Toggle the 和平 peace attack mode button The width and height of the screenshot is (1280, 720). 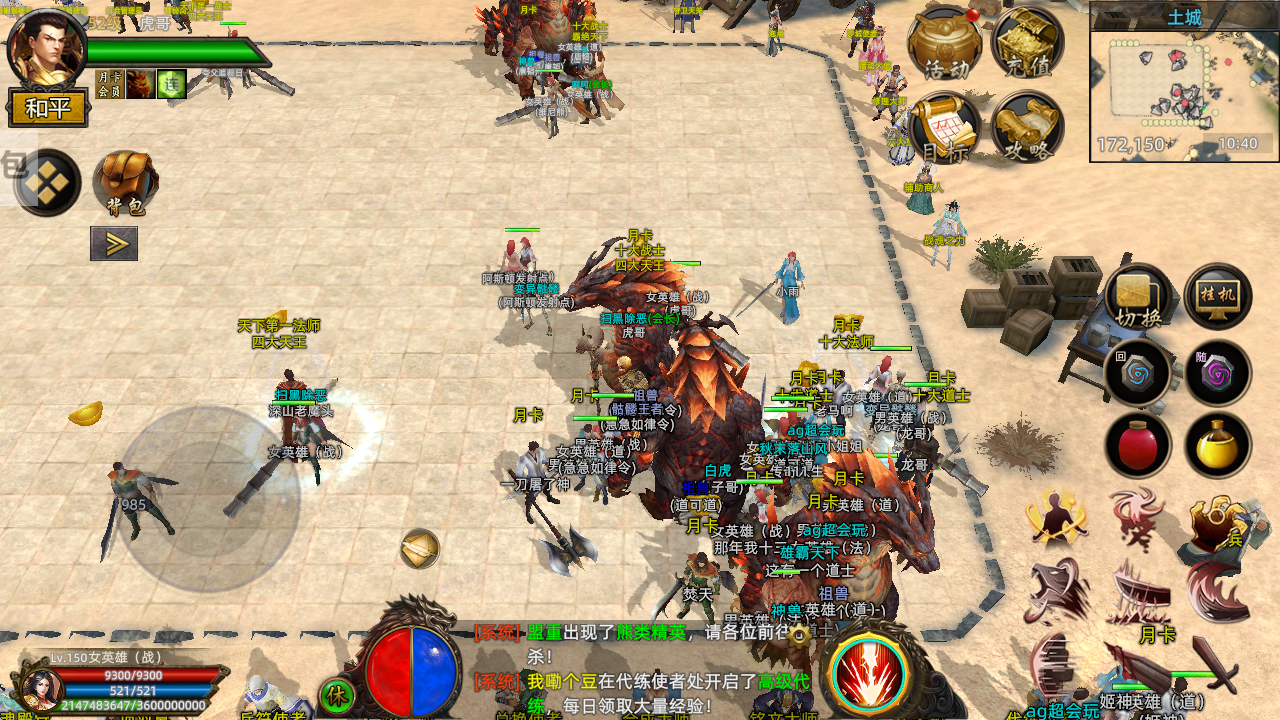pos(48,108)
